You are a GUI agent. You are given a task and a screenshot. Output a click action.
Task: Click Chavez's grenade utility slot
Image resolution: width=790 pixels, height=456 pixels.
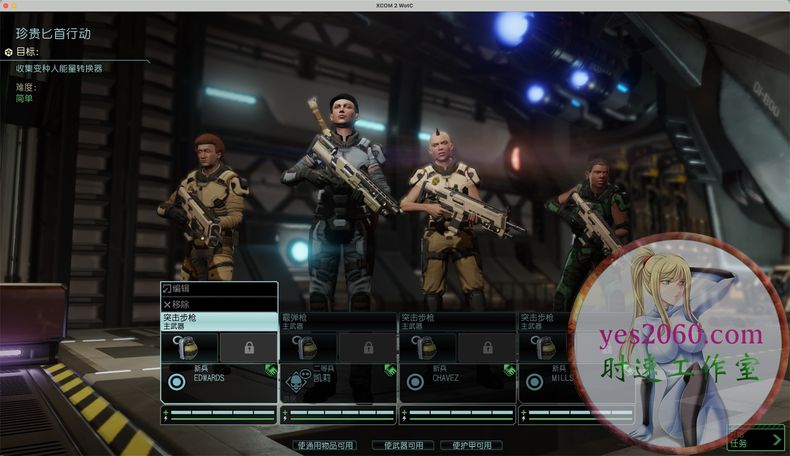(427, 347)
